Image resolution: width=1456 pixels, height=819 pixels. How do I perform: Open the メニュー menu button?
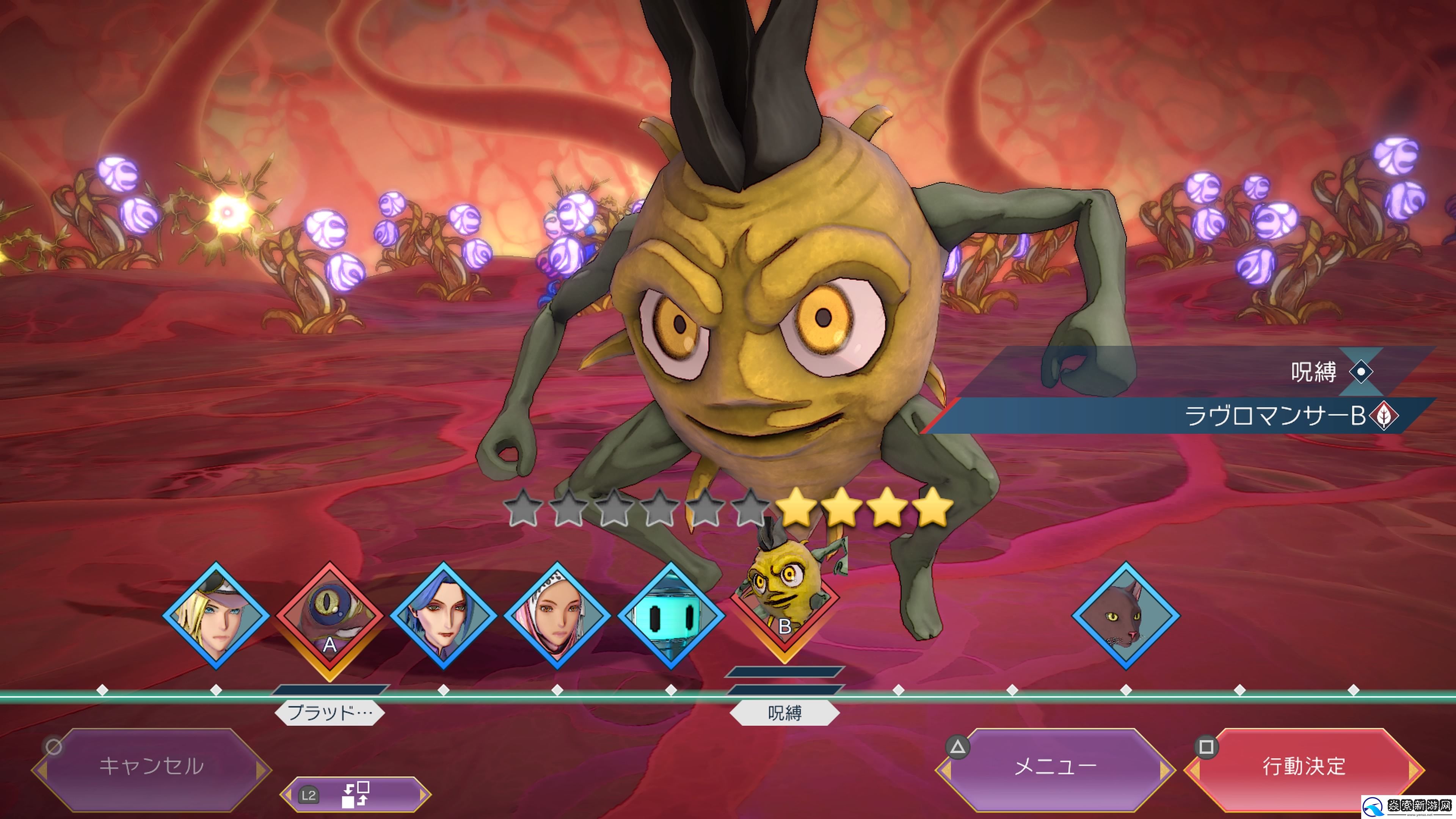(1055, 767)
